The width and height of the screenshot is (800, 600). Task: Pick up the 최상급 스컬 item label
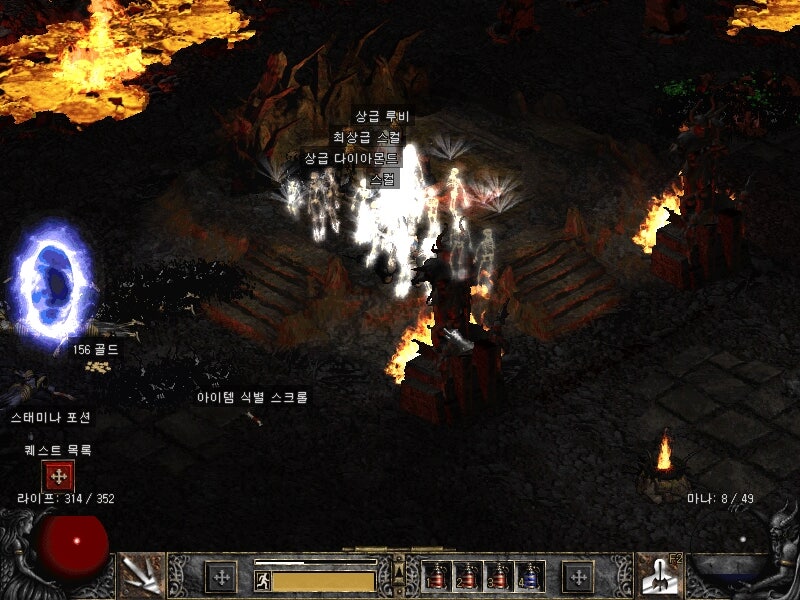368,137
